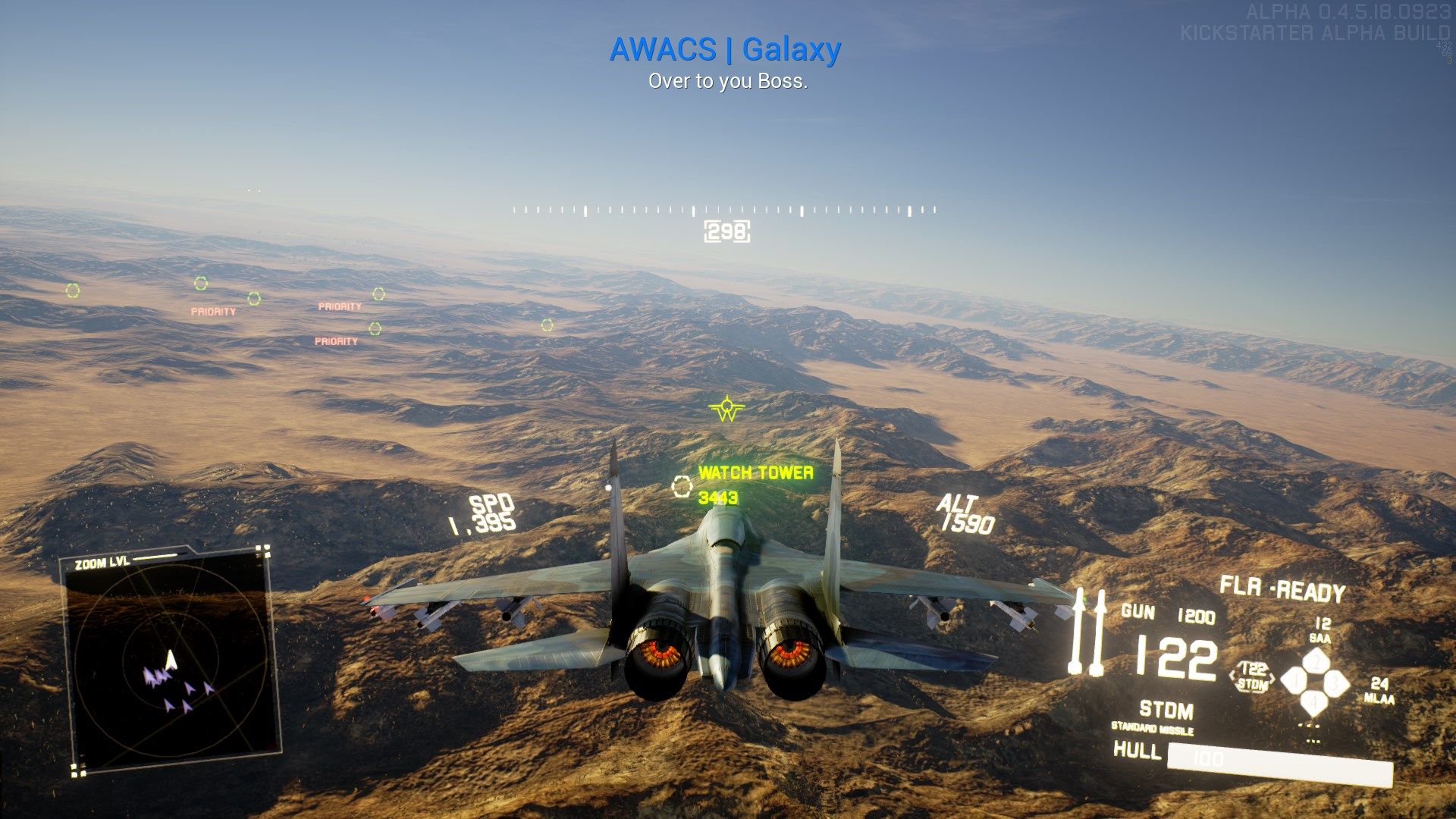This screenshot has width=1456, height=819.
Task: Toggle weapon slot 1 STDM selection
Action: pos(1297,680)
